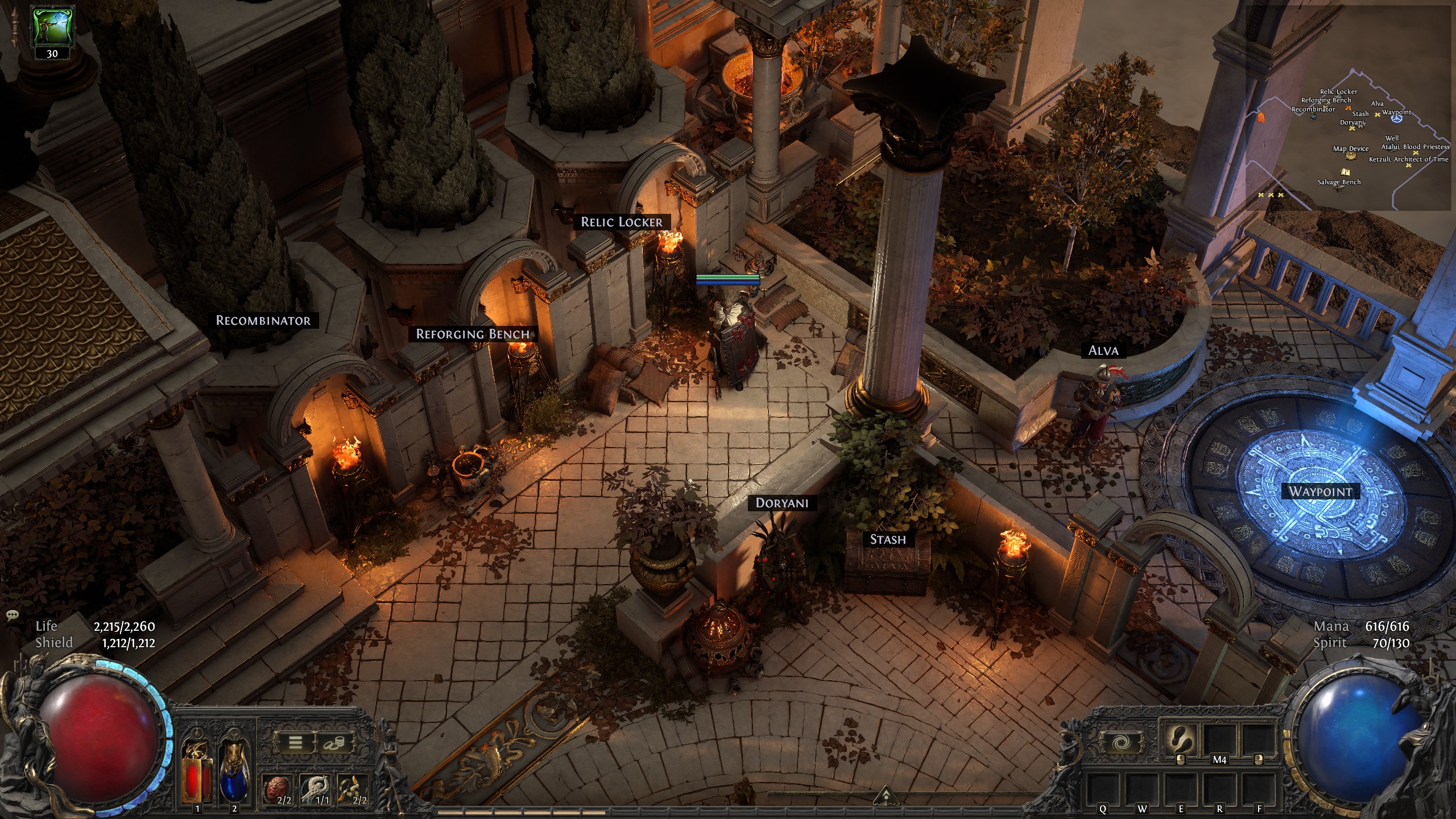Click the swirl spiral button on skill bar
Image resolution: width=1456 pixels, height=819 pixels.
click(x=1120, y=742)
